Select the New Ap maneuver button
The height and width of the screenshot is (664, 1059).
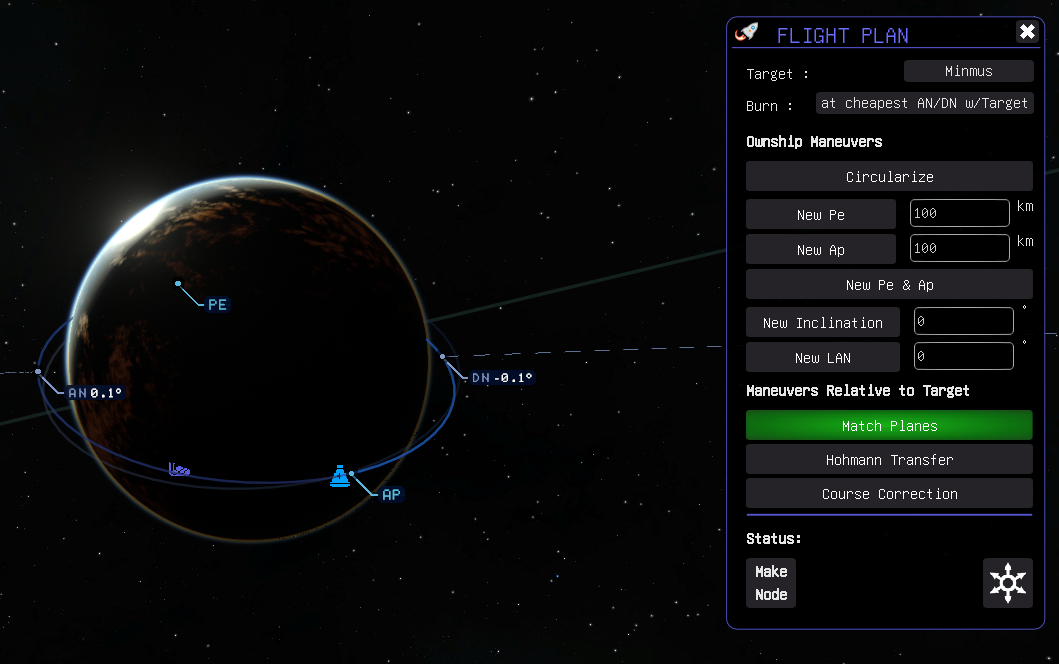click(x=820, y=249)
